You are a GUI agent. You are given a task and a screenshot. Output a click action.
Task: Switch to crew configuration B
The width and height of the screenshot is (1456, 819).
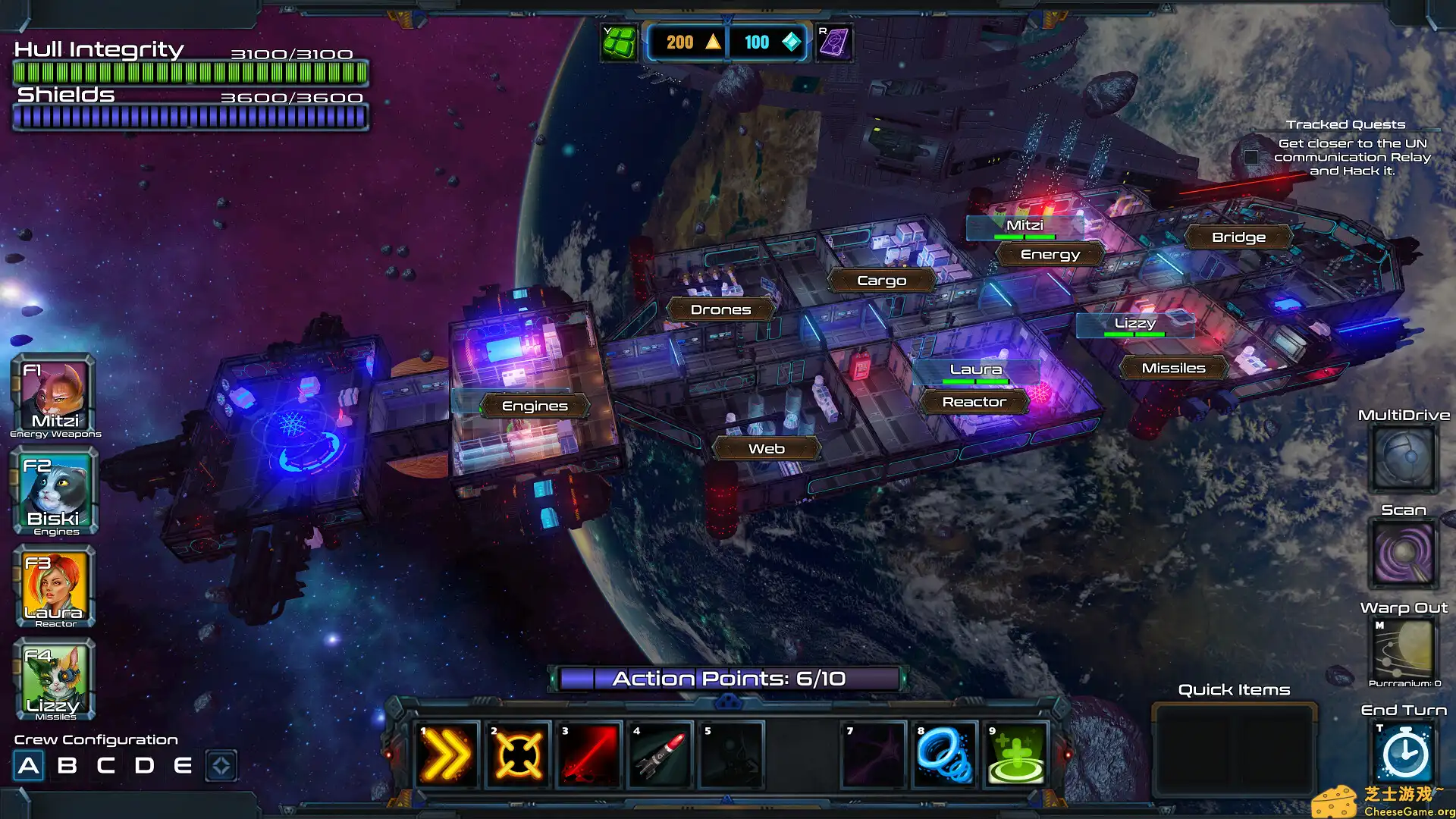pyautogui.click(x=67, y=766)
